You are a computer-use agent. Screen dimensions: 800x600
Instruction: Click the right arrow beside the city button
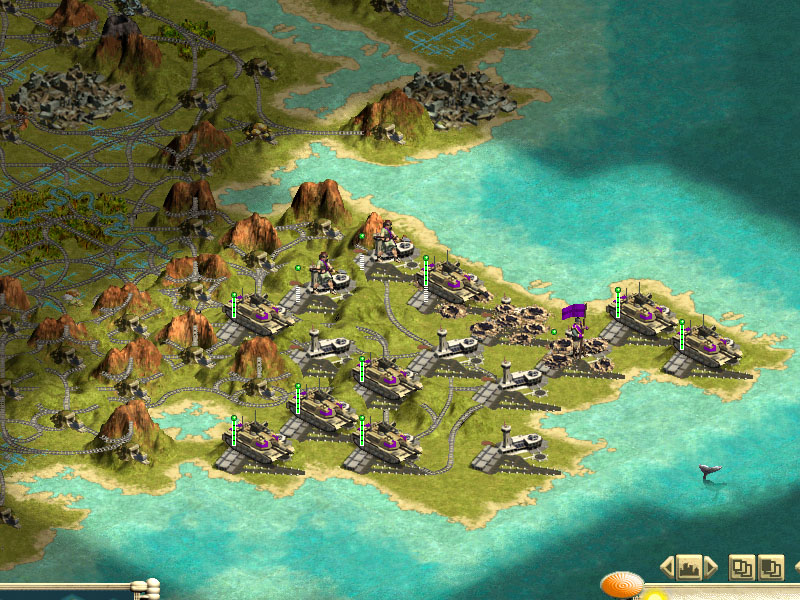711,568
